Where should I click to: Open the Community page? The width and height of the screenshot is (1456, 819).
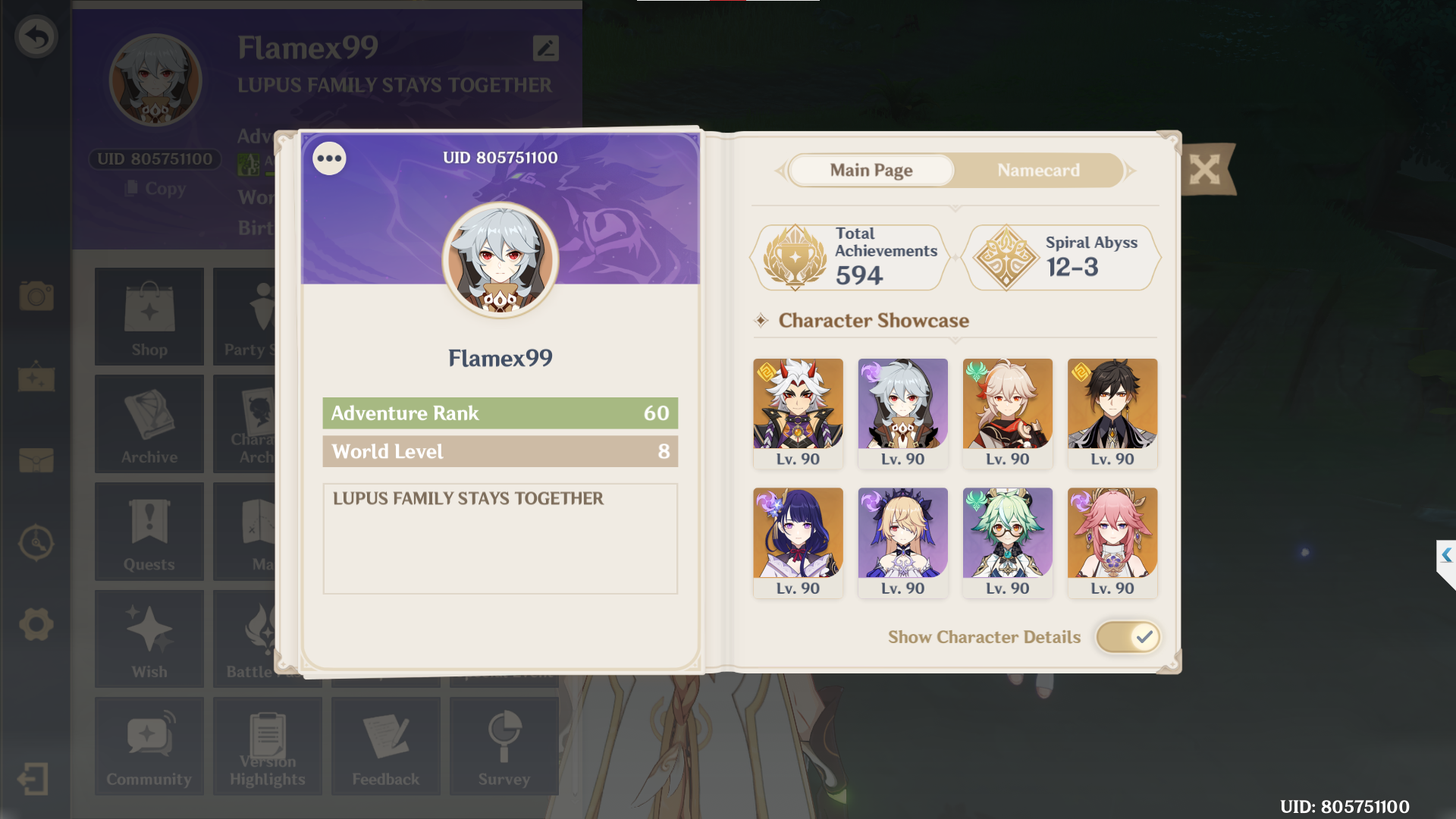(149, 746)
